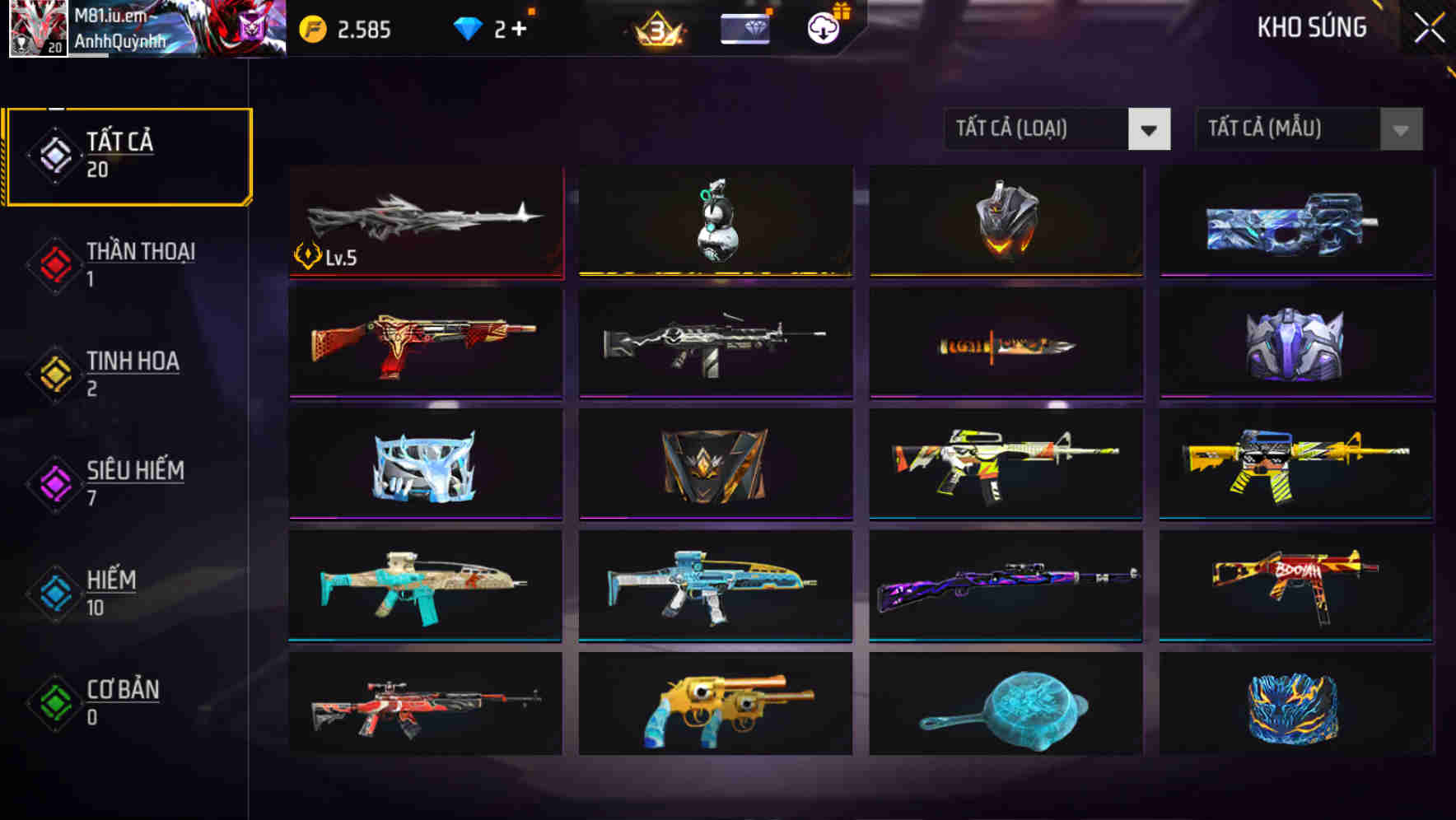This screenshot has width=1456, height=820.
Task: Expand the TẤT CẢ (MẪU) dropdown
Action: point(1289,129)
